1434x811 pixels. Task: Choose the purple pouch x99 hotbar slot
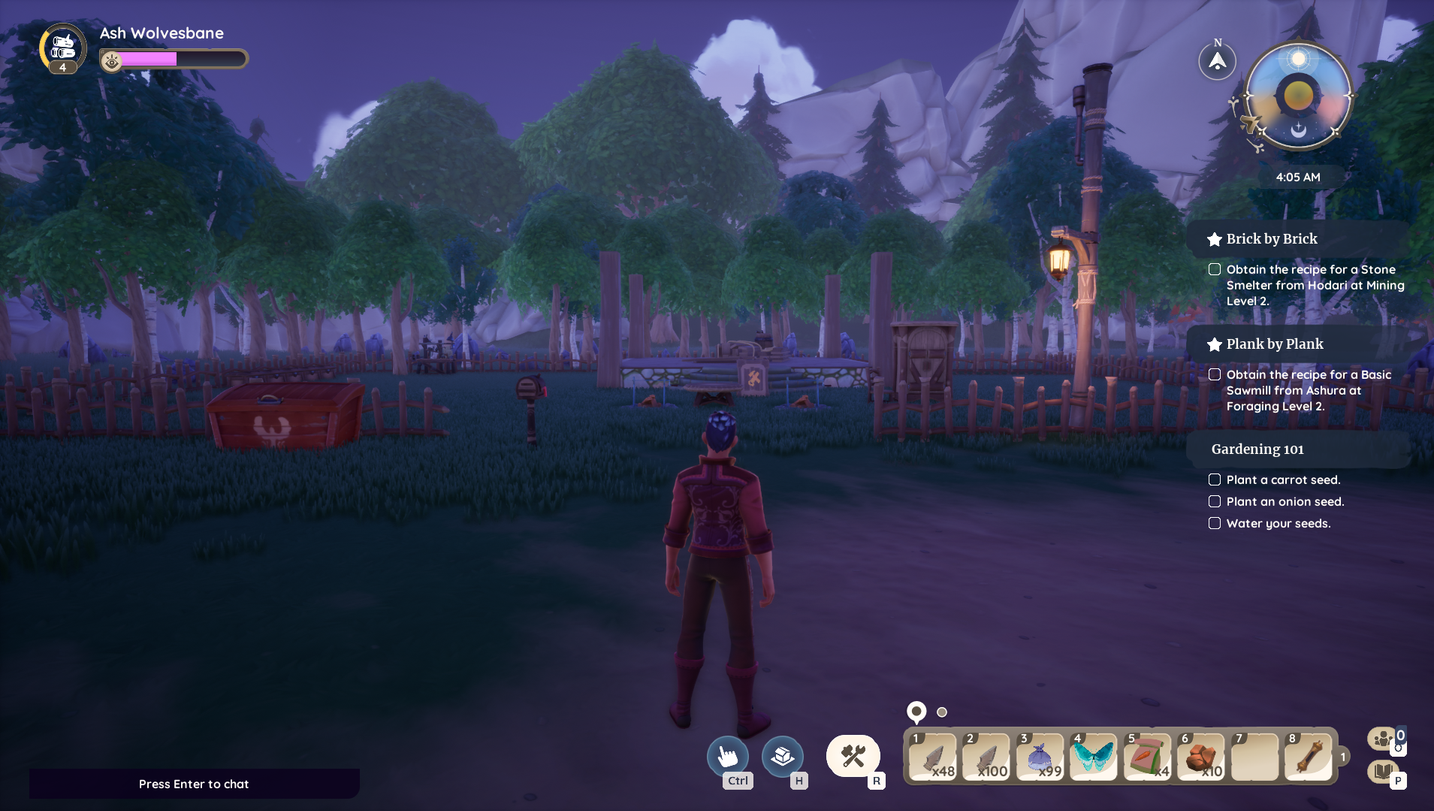coord(1040,757)
